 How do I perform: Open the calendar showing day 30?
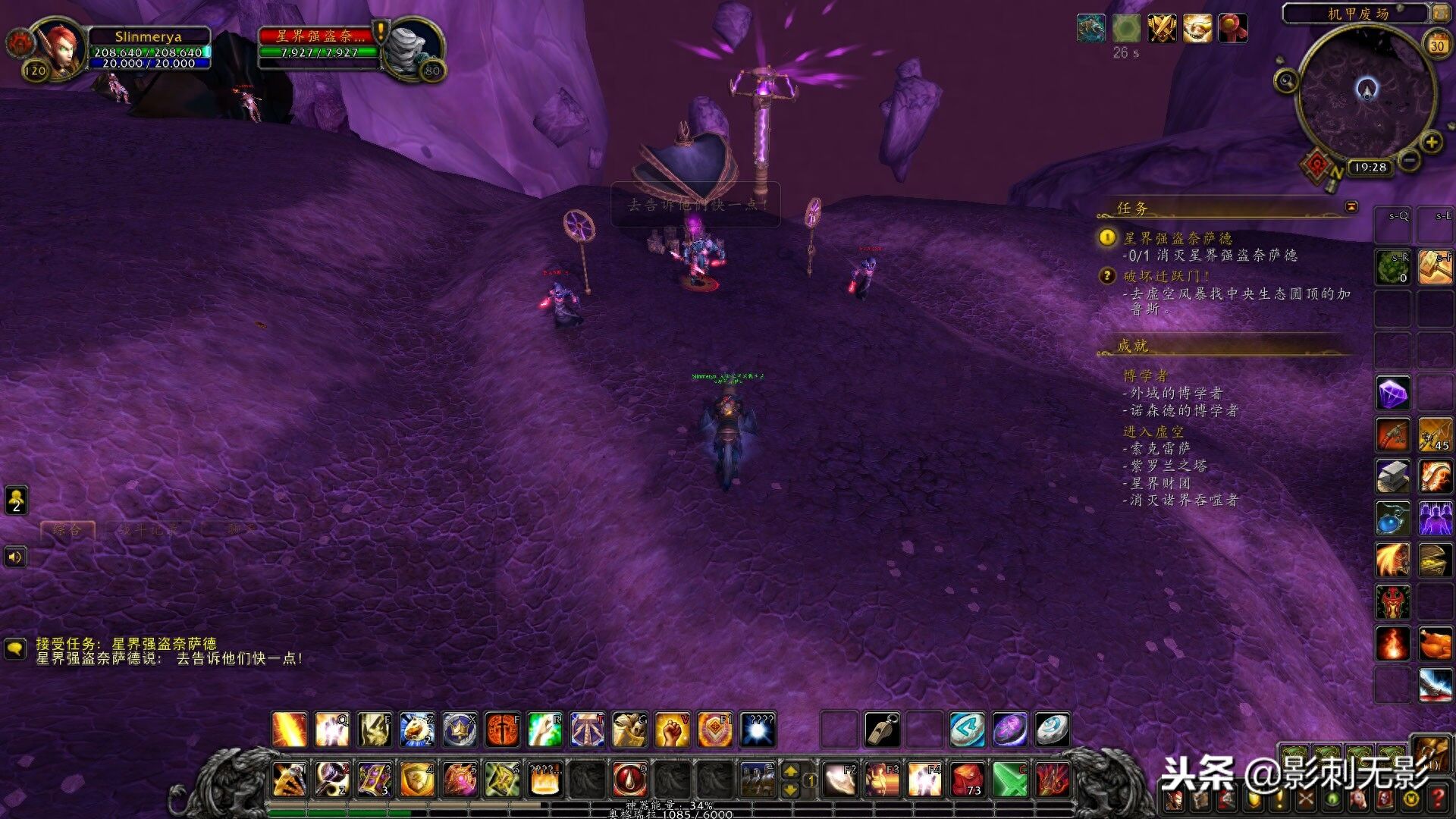point(1436,44)
